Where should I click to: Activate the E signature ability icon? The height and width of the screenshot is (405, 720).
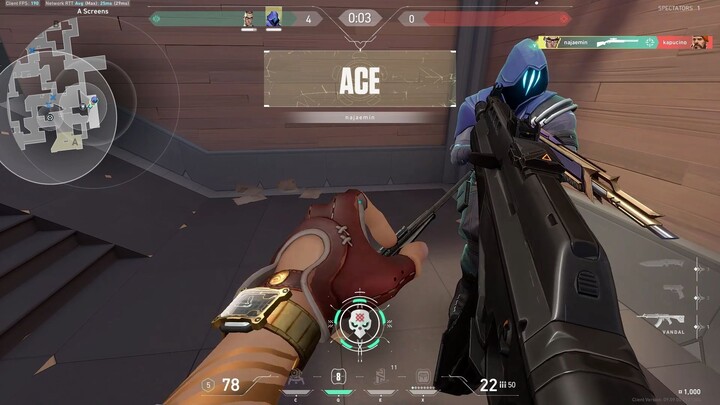pos(381,378)
